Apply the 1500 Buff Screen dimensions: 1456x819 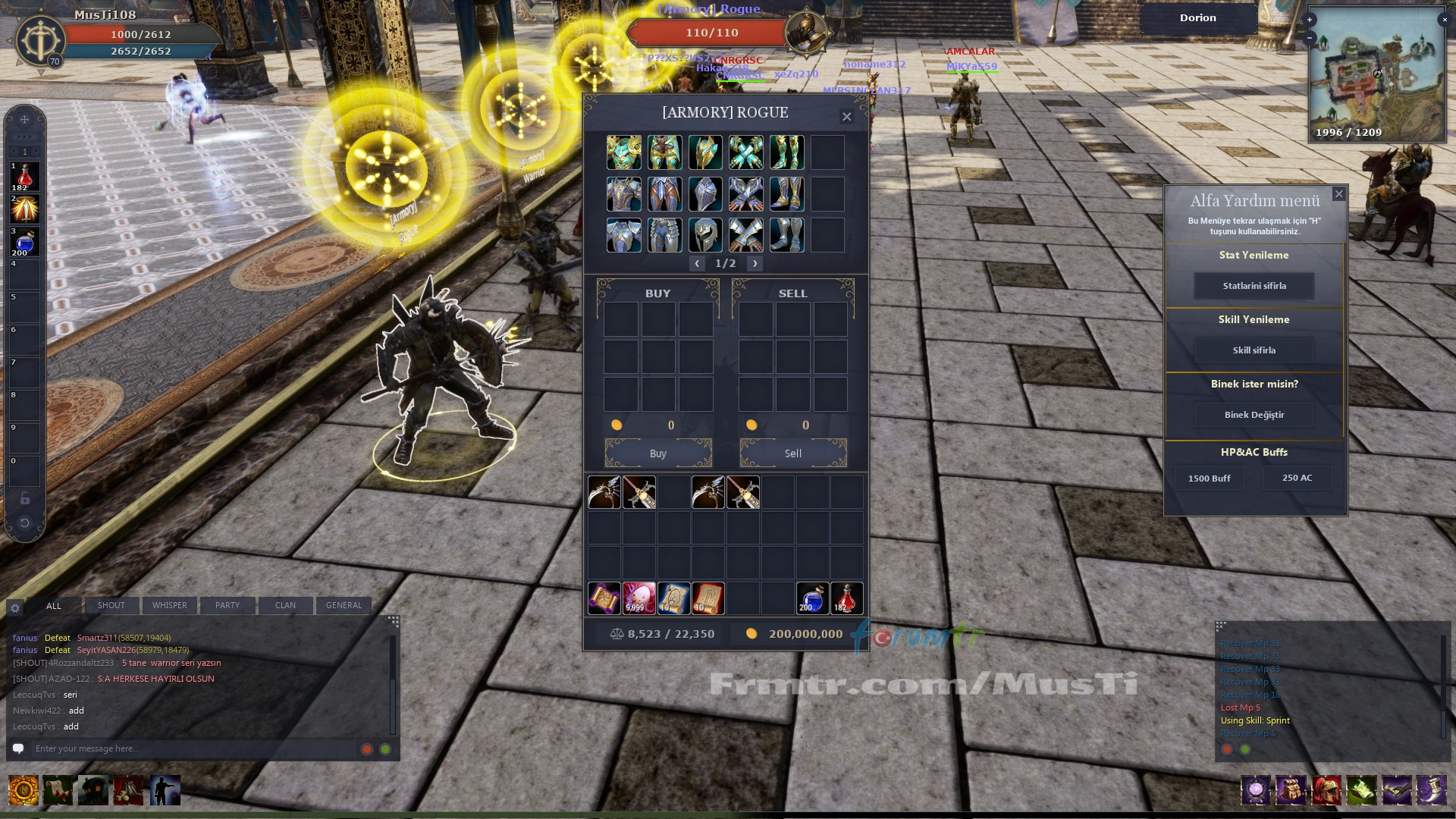click(x=1209, y=479)
